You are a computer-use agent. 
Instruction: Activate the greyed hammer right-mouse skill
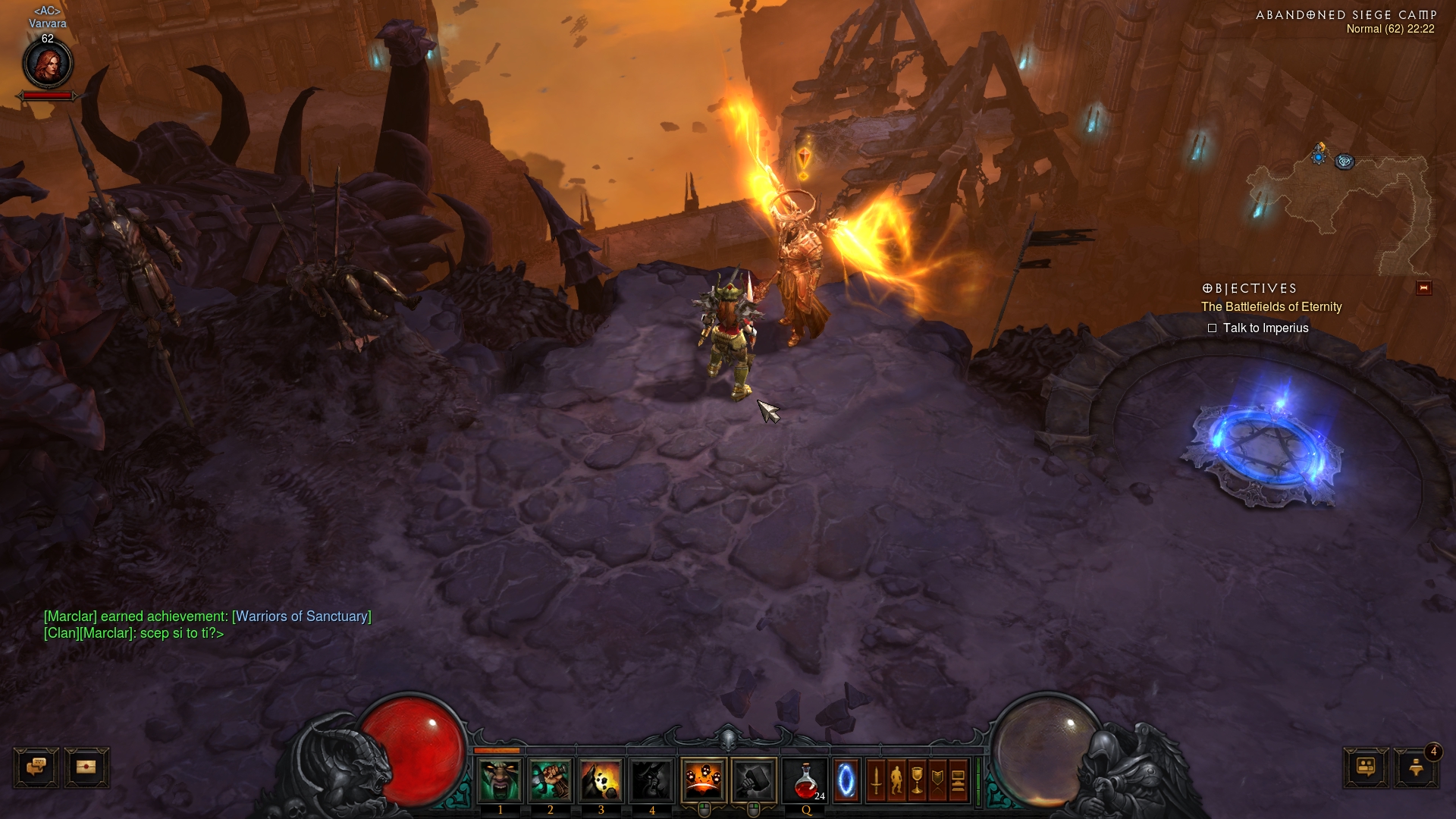[x=754, y=780]
